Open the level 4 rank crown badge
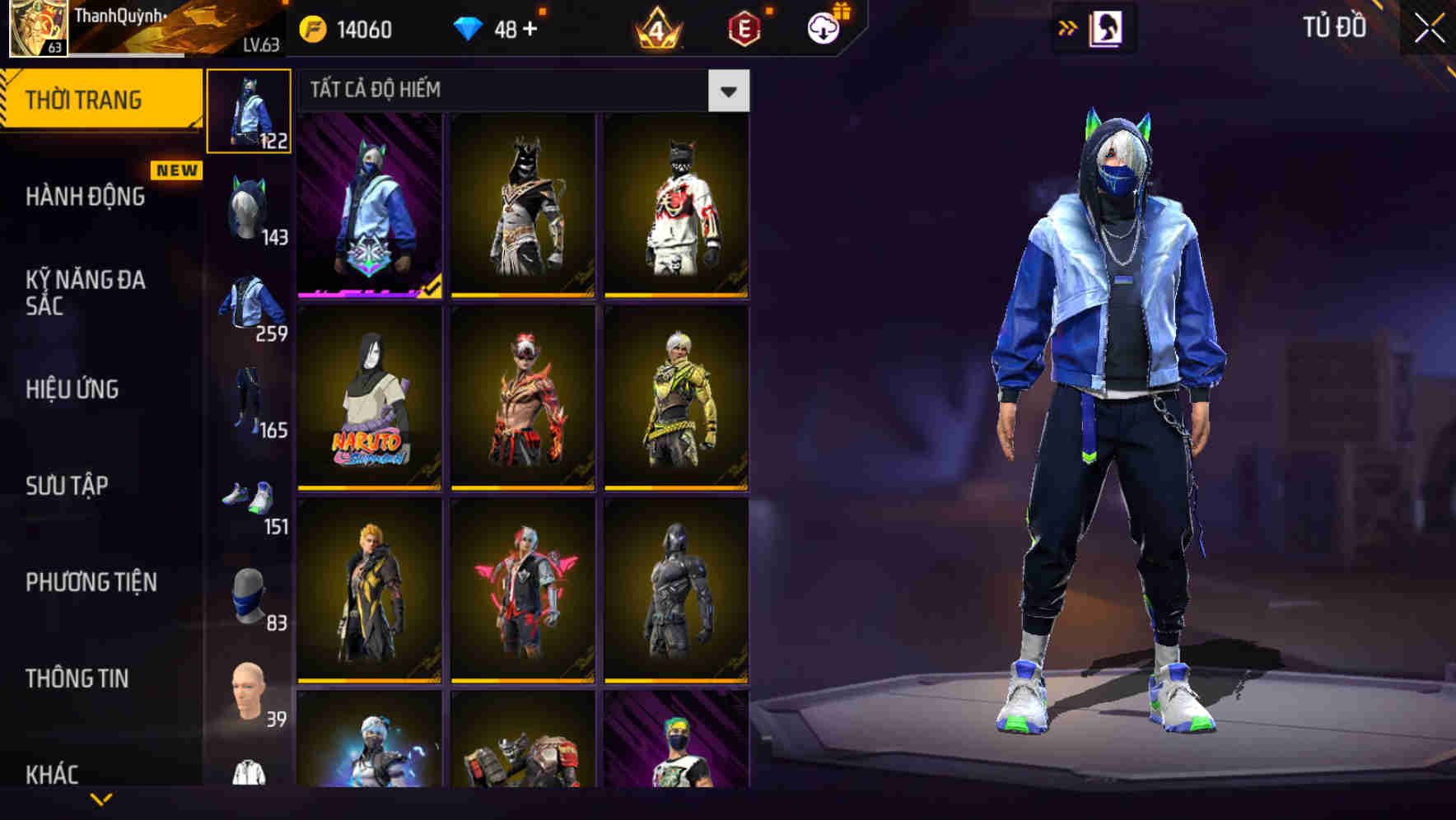The height and width of the screenshot is (820, 1456). tap(659, 27)
